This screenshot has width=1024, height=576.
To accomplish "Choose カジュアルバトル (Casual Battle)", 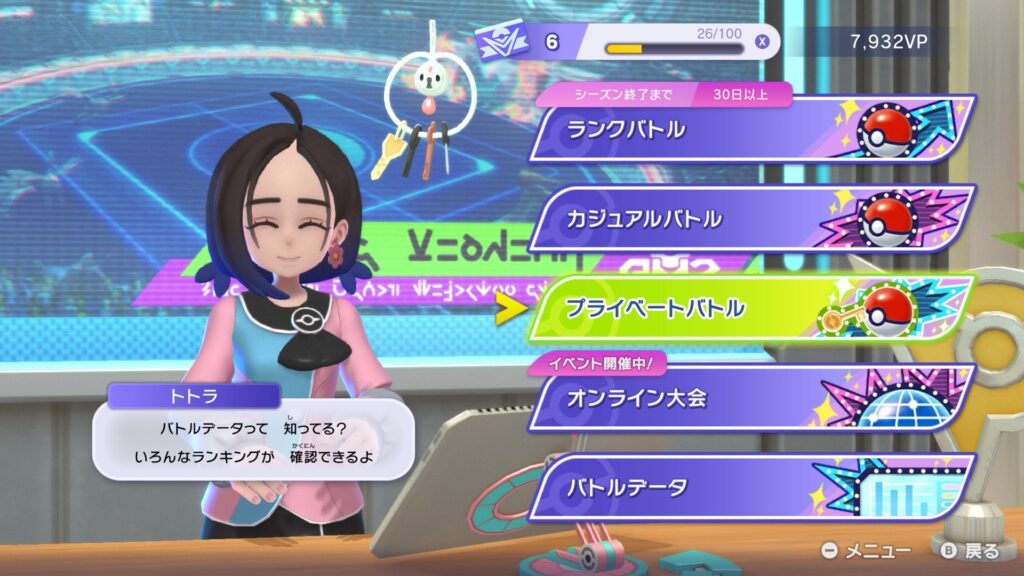I will (x=750, y=218).
